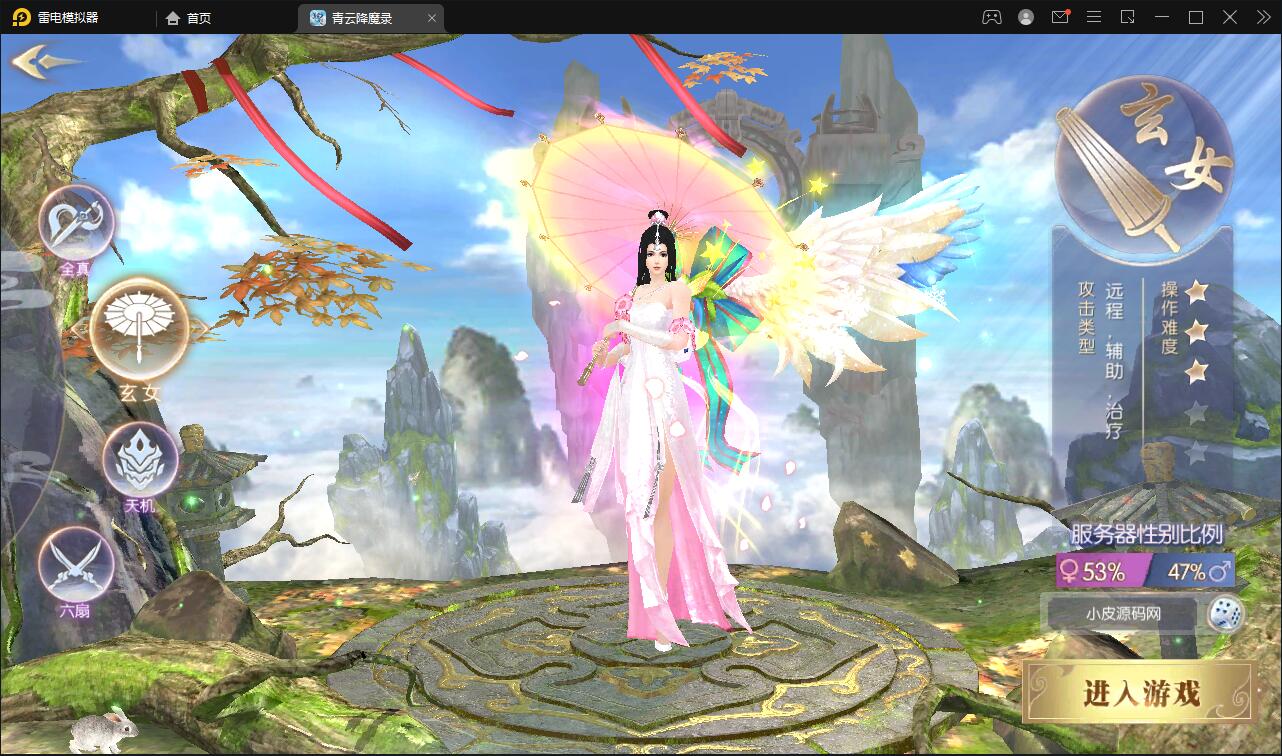This screenshot has height=756, width=1282.
Task: Click the LDPlayer logo top left
Action: point(19,17)
